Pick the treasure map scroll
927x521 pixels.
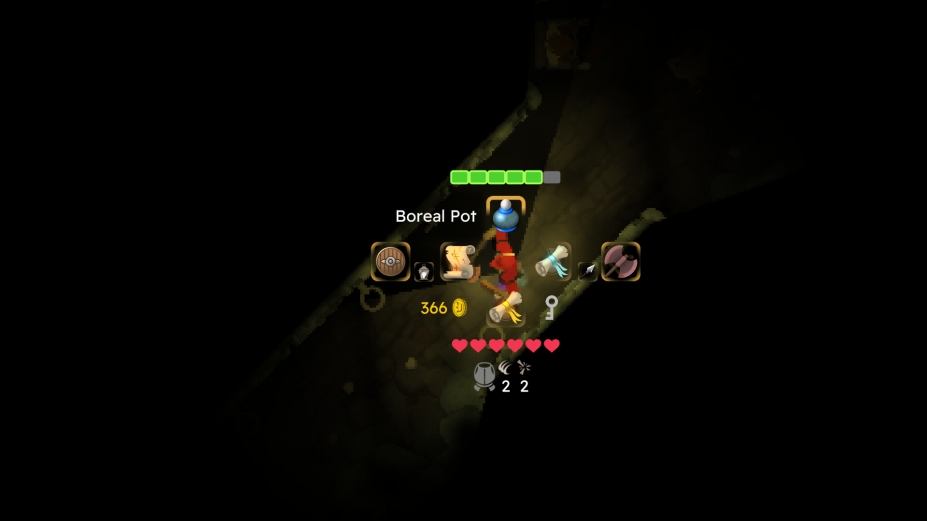click(x=458, y=261)
